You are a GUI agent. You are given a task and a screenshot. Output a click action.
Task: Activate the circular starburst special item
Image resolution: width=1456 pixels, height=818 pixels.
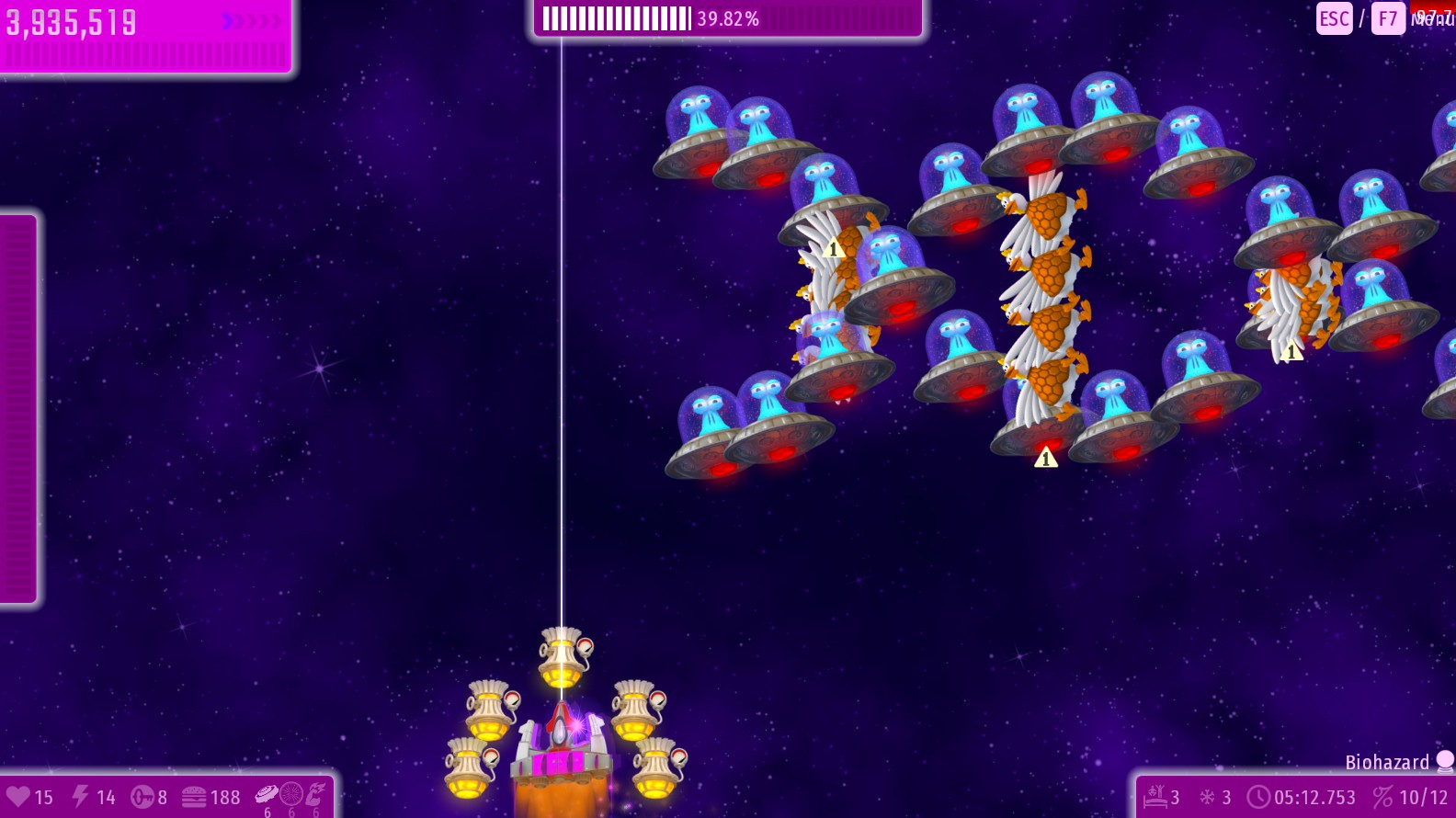[x=291, y=793]
